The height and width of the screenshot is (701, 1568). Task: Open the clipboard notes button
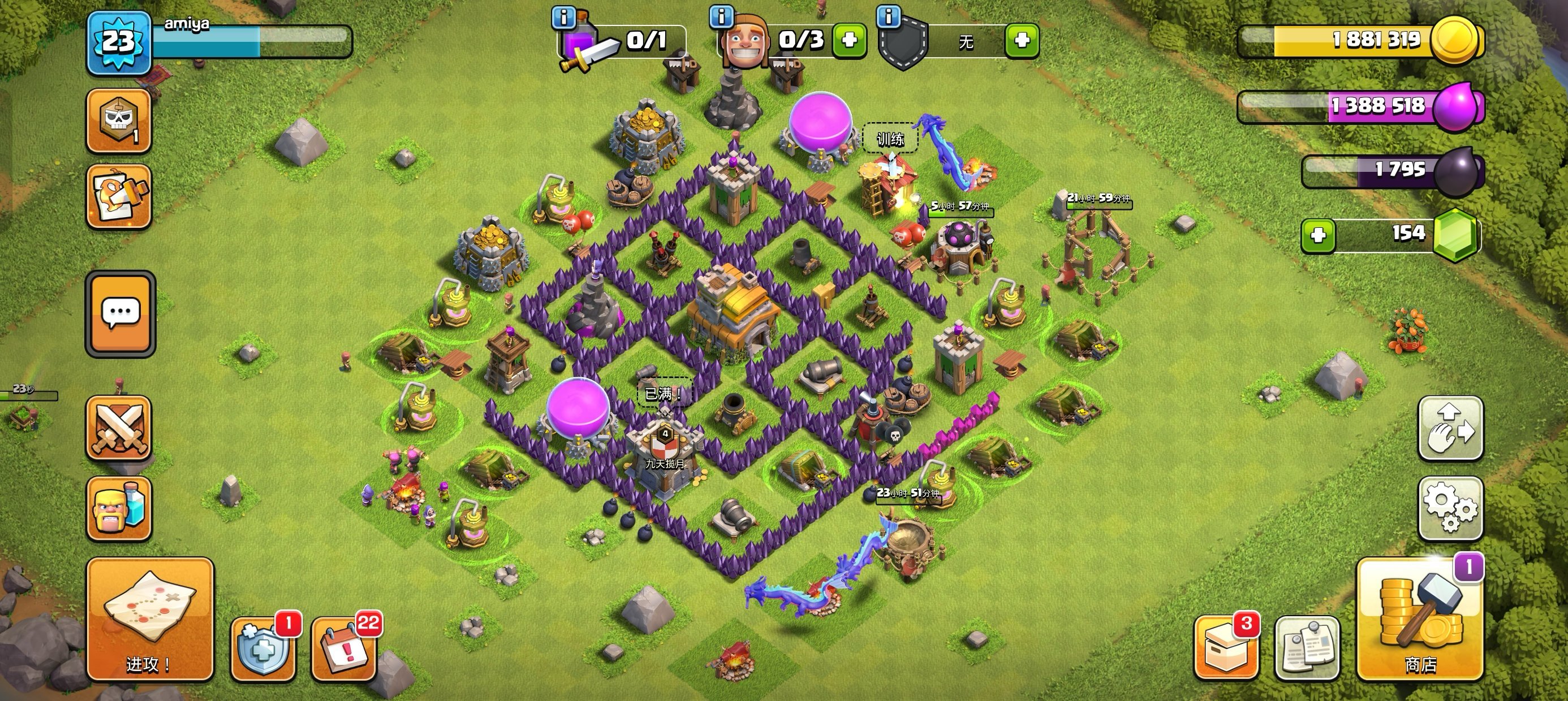coord(1307,647)
